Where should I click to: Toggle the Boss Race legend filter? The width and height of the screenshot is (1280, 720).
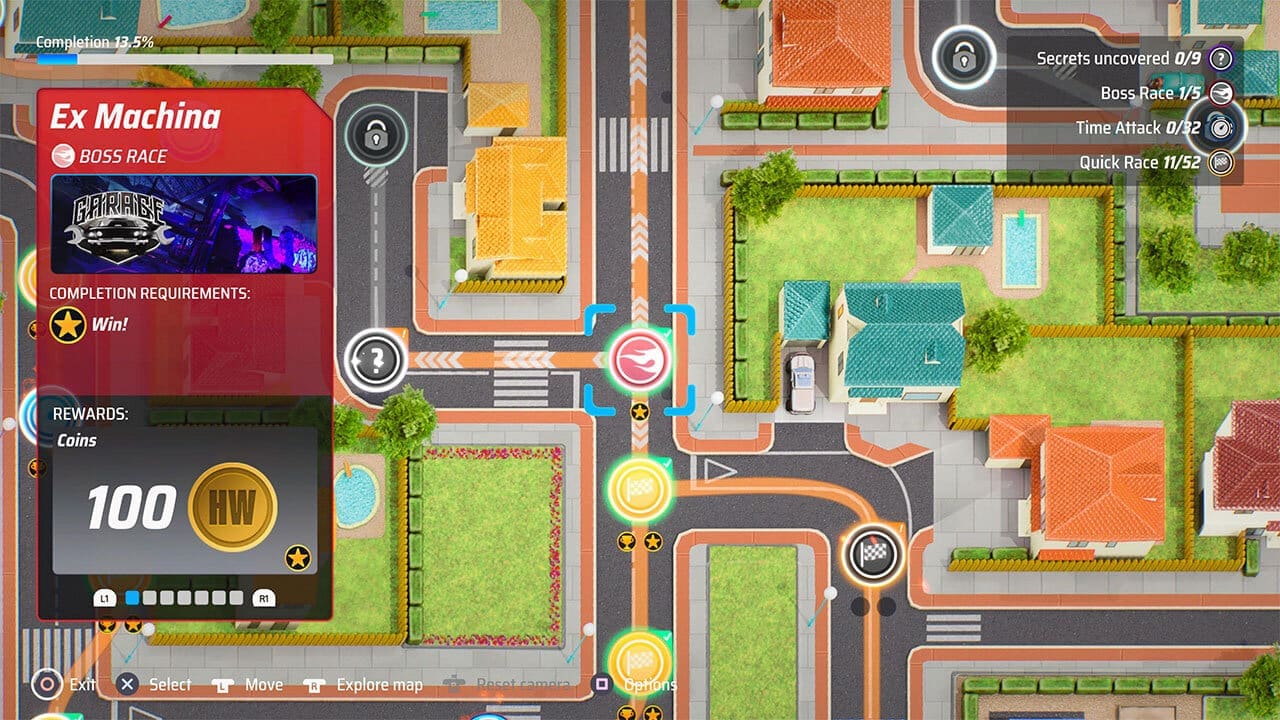(x=1222, y=93)
